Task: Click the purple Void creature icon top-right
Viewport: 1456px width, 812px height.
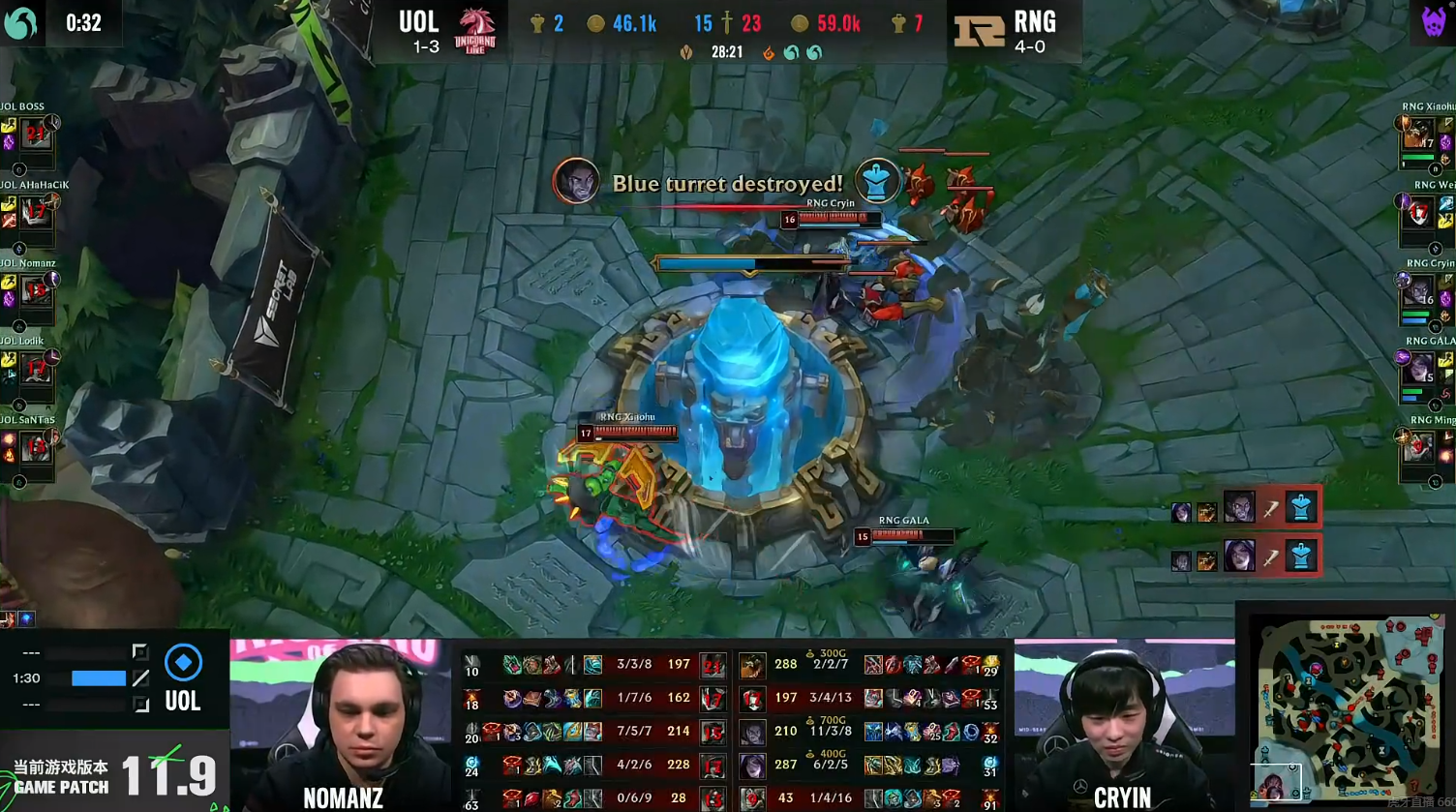Action: click(x=1436, y=19)
